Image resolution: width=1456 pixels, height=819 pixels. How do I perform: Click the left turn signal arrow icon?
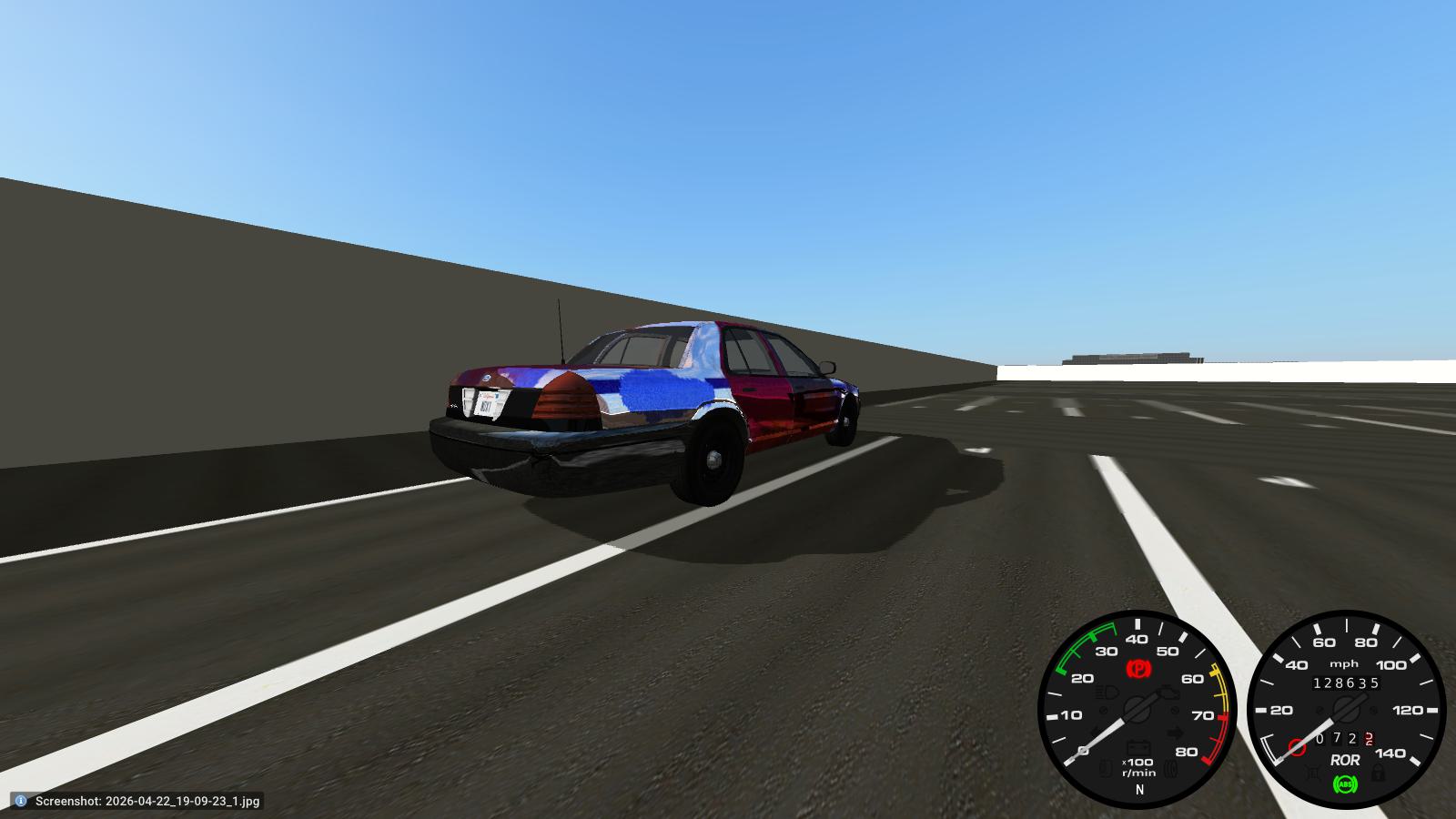point(1096,732)
